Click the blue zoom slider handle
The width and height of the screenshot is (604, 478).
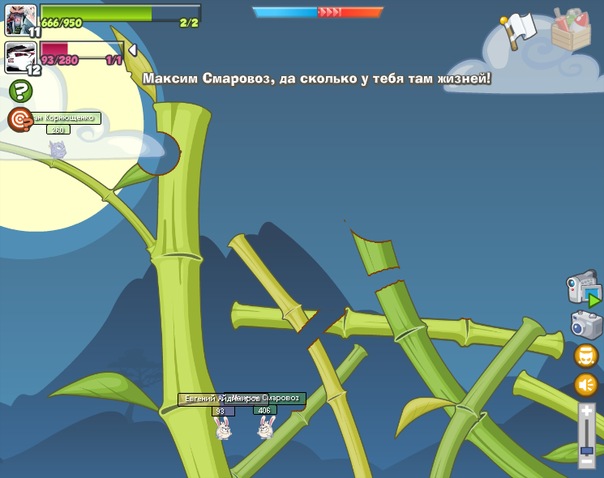point(587,451)
